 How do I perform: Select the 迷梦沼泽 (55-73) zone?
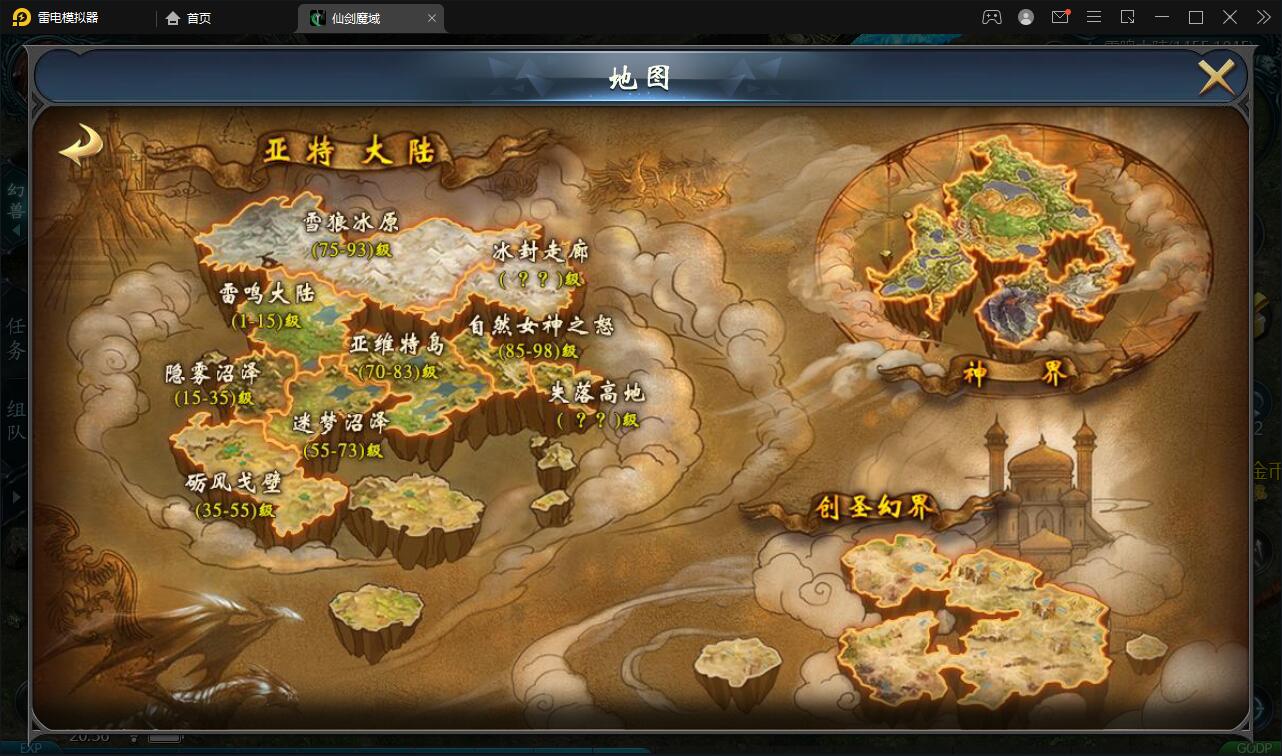pos(340,435)
